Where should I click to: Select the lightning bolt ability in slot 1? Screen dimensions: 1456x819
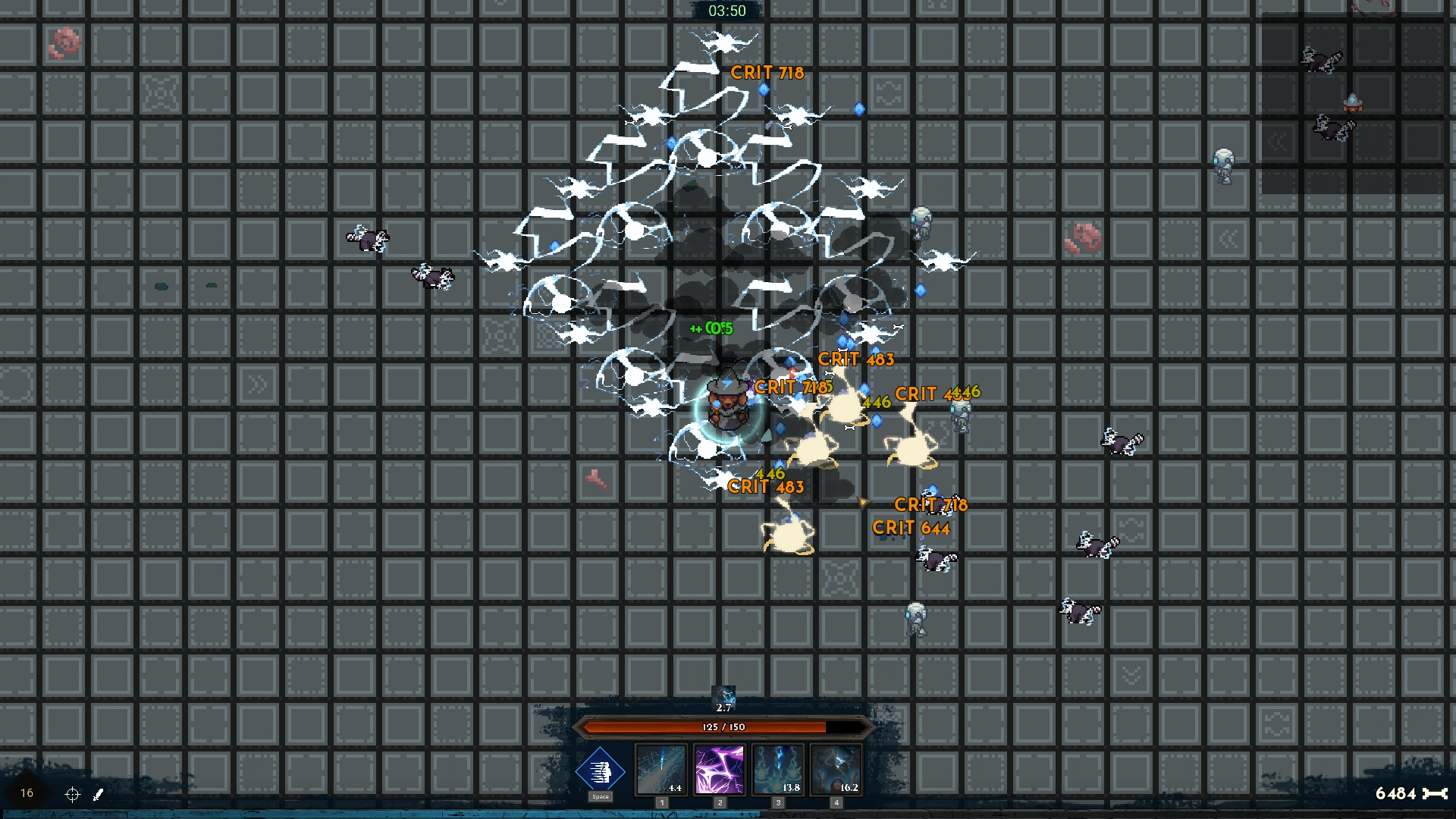[662, 770]
